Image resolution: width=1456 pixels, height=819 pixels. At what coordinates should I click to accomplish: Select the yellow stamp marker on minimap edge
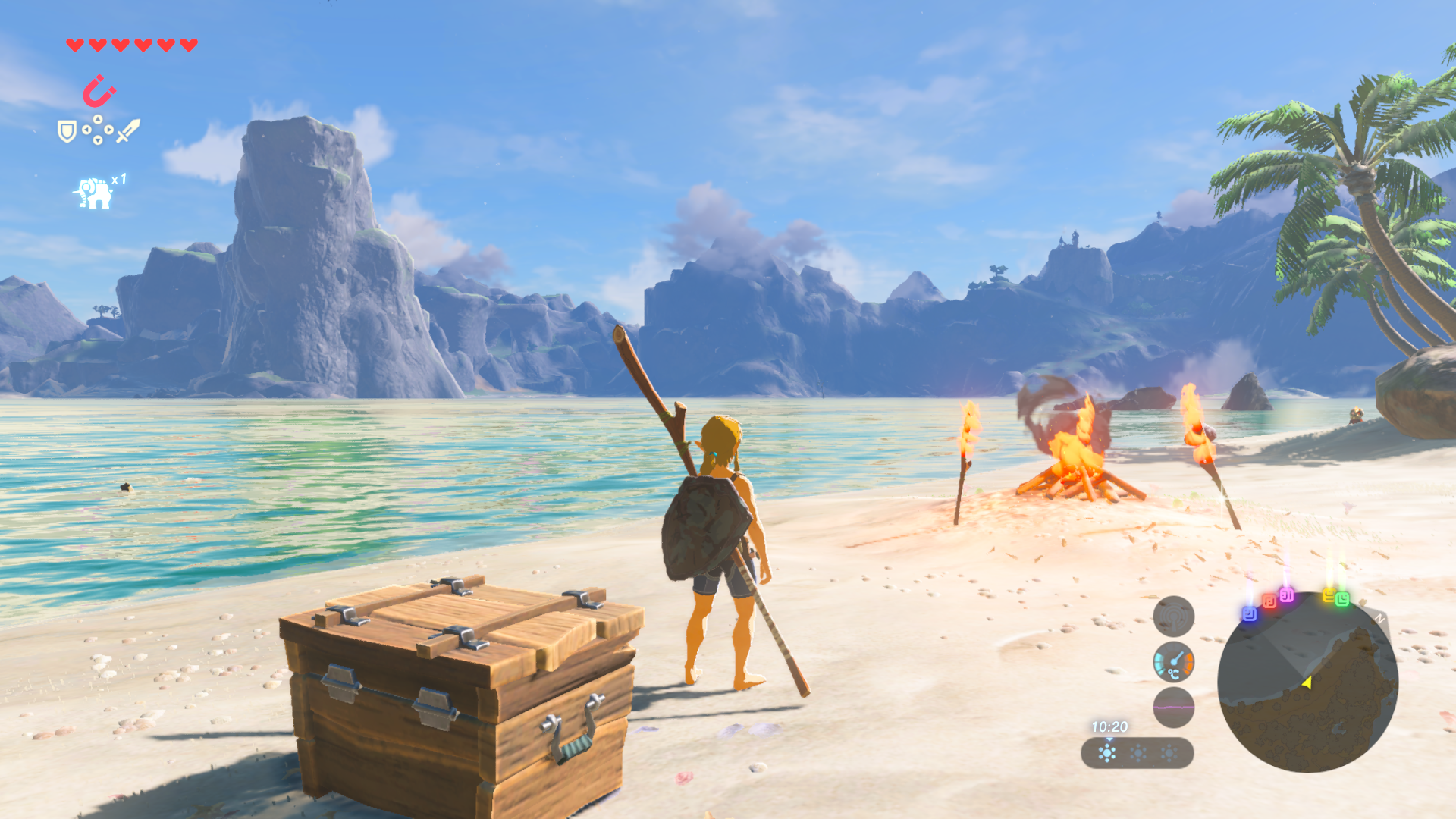[x=1329, y=595]
